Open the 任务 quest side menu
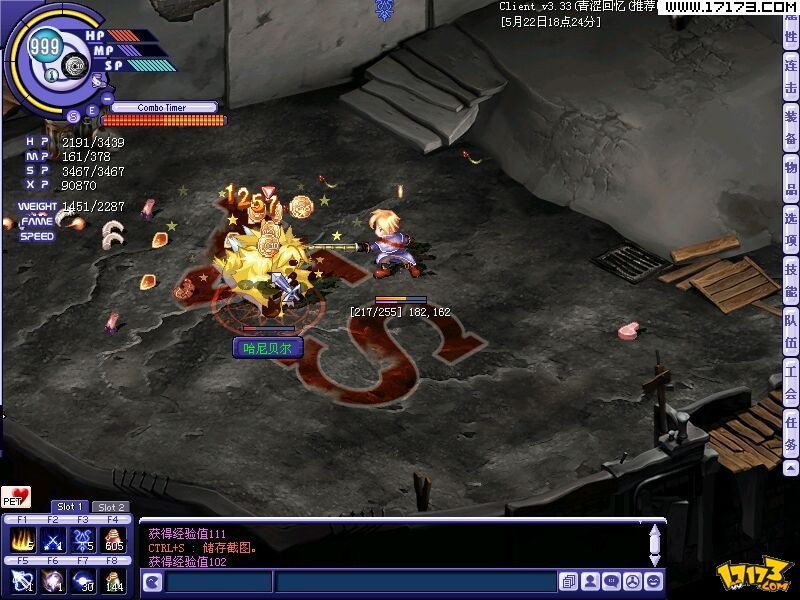800x600 pixels. click(x=791, y=433)
